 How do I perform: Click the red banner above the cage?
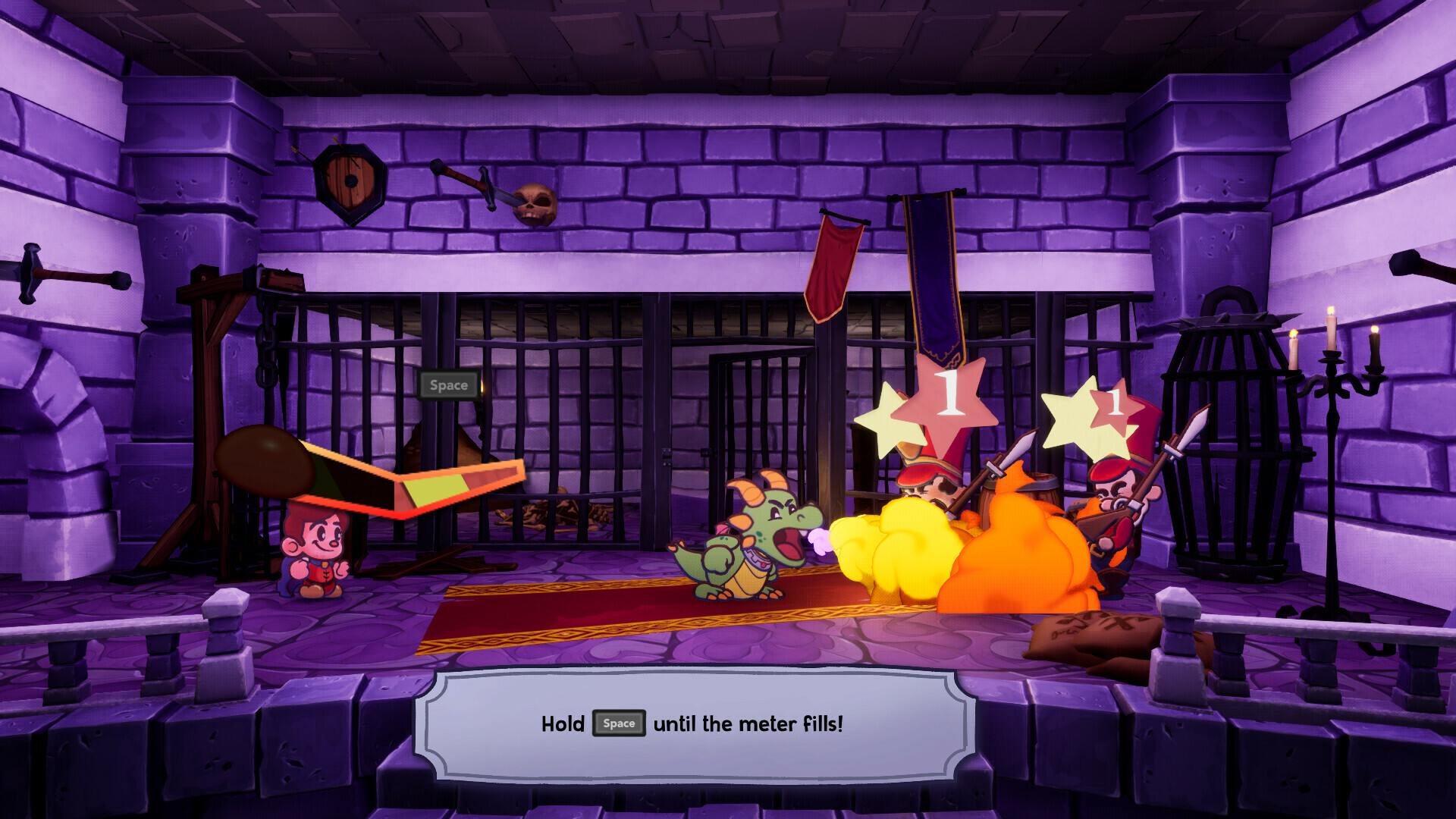(834, 265)
